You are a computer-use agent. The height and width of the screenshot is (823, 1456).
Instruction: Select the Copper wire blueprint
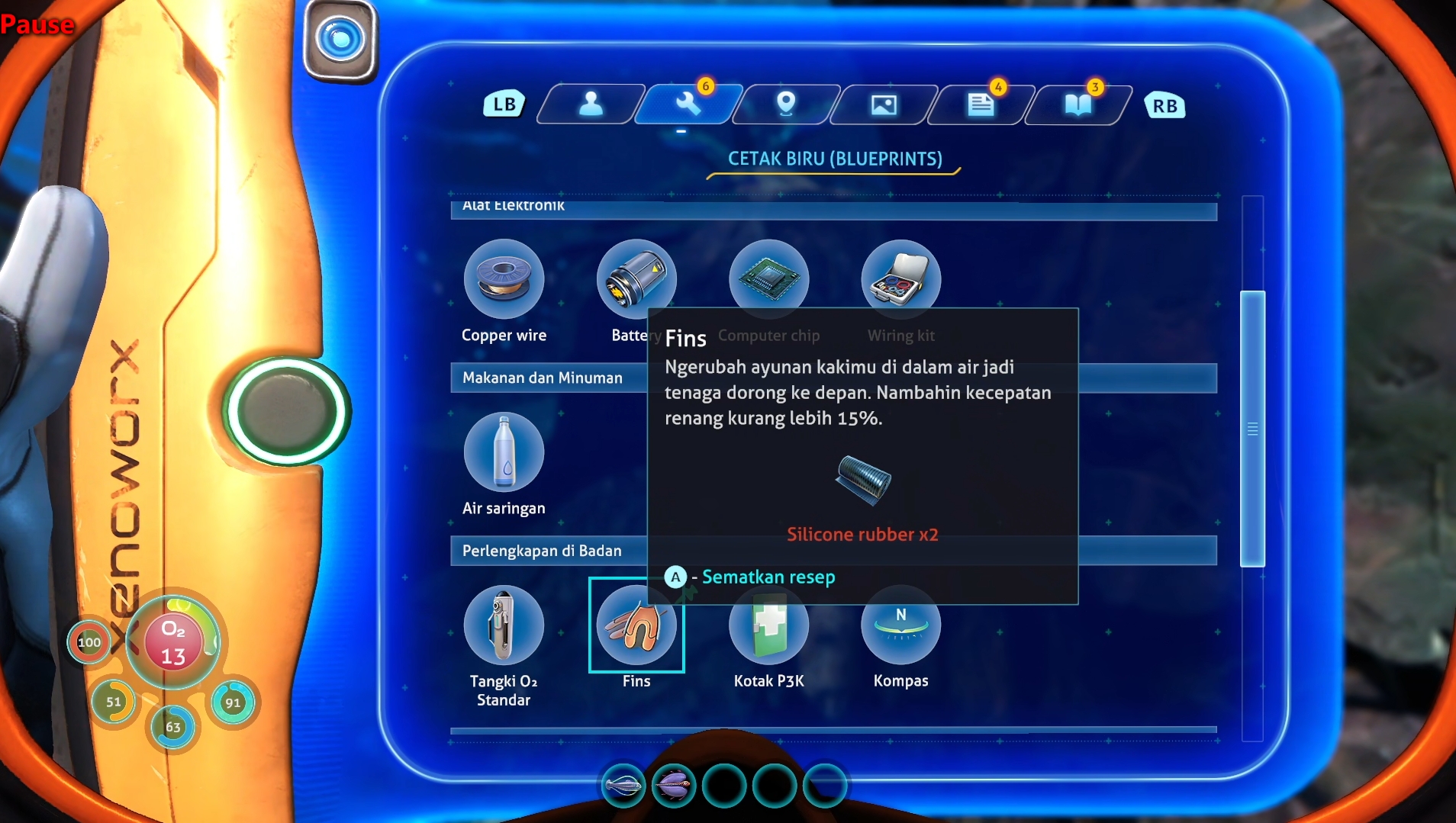tap(504, 278)
